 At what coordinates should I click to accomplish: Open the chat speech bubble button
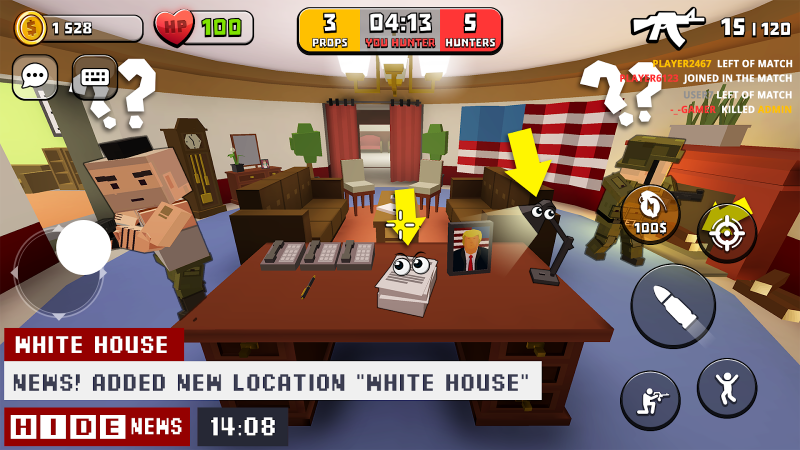click(x=35, y=77)
